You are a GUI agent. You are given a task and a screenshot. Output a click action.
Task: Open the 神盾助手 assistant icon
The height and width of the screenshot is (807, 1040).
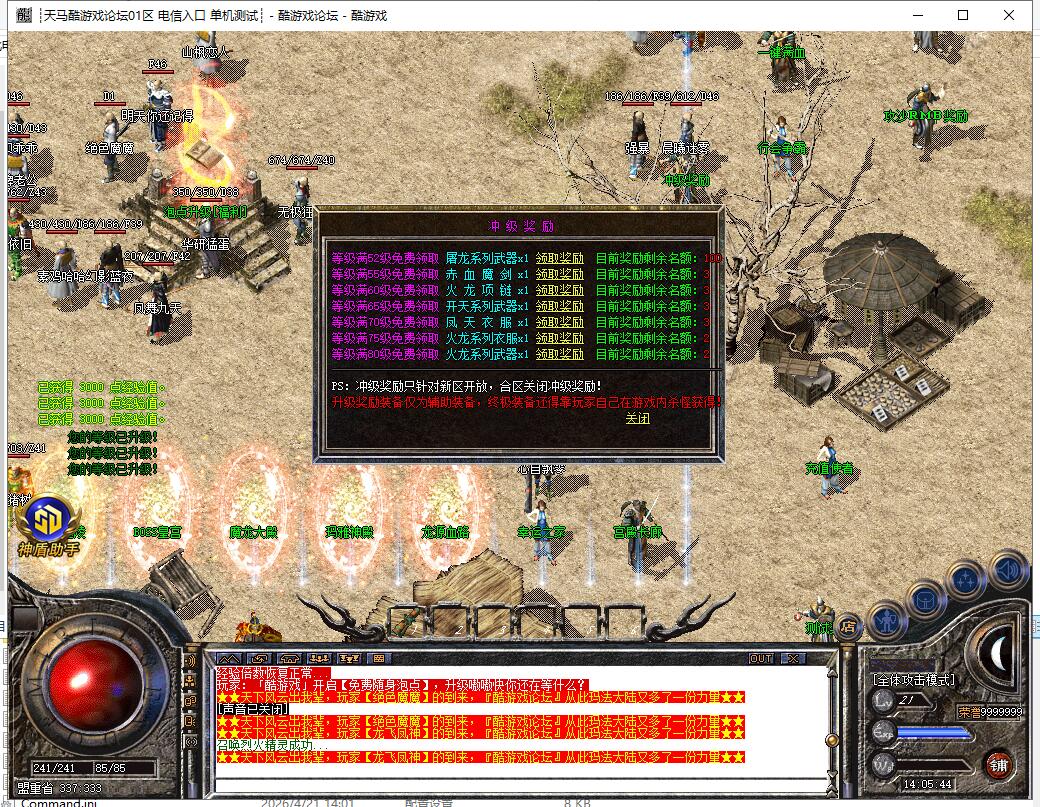[x=46, y=527]
